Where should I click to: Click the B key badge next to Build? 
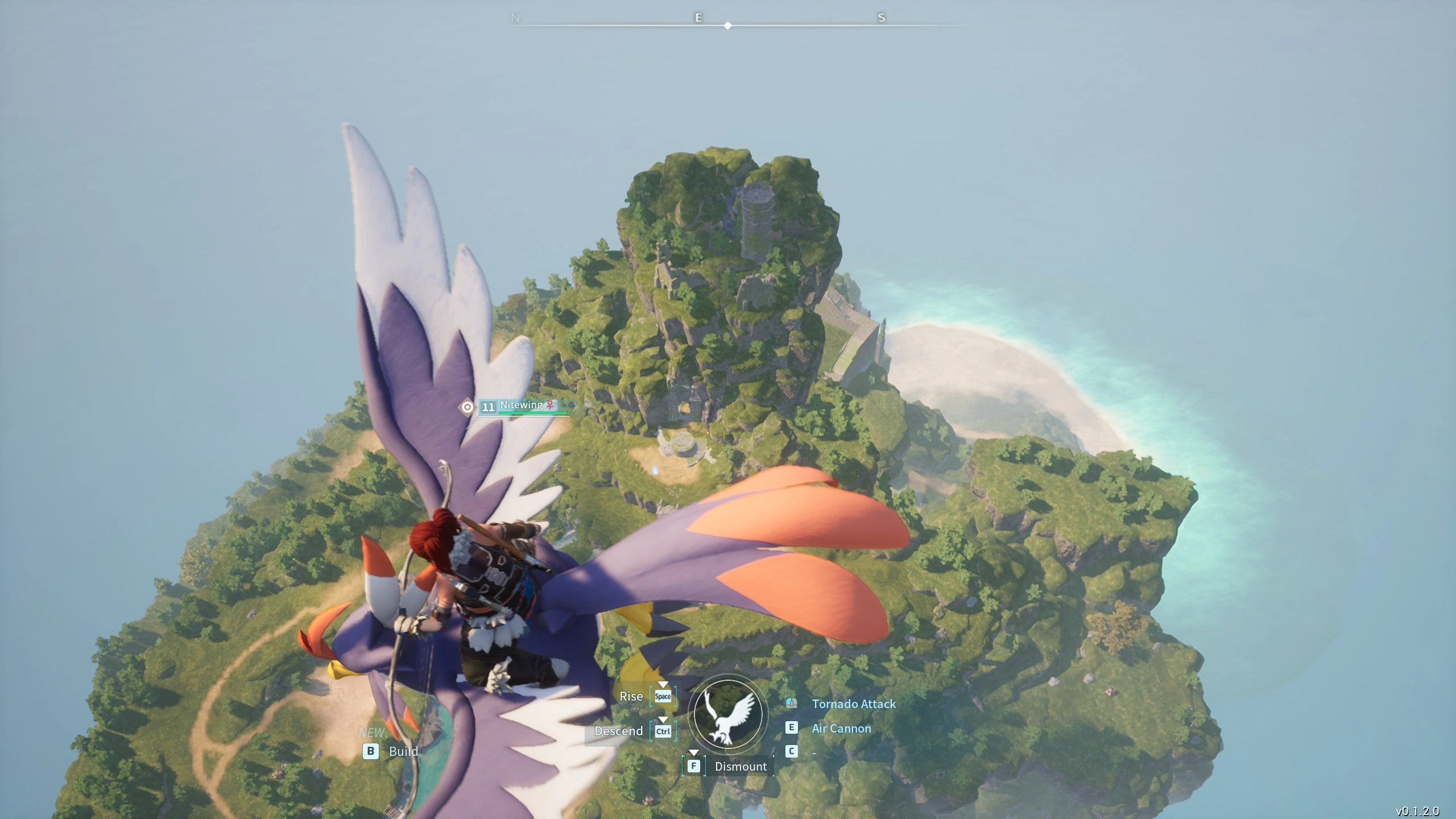coord(371,751)
